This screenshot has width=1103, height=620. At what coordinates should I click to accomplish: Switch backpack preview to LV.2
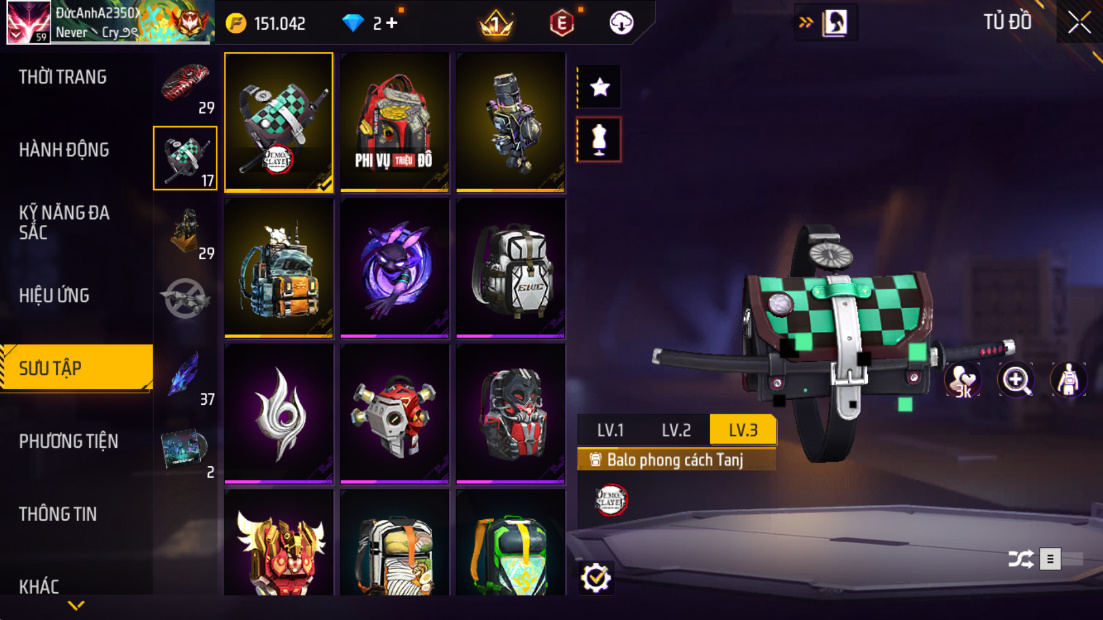(676, 430)
